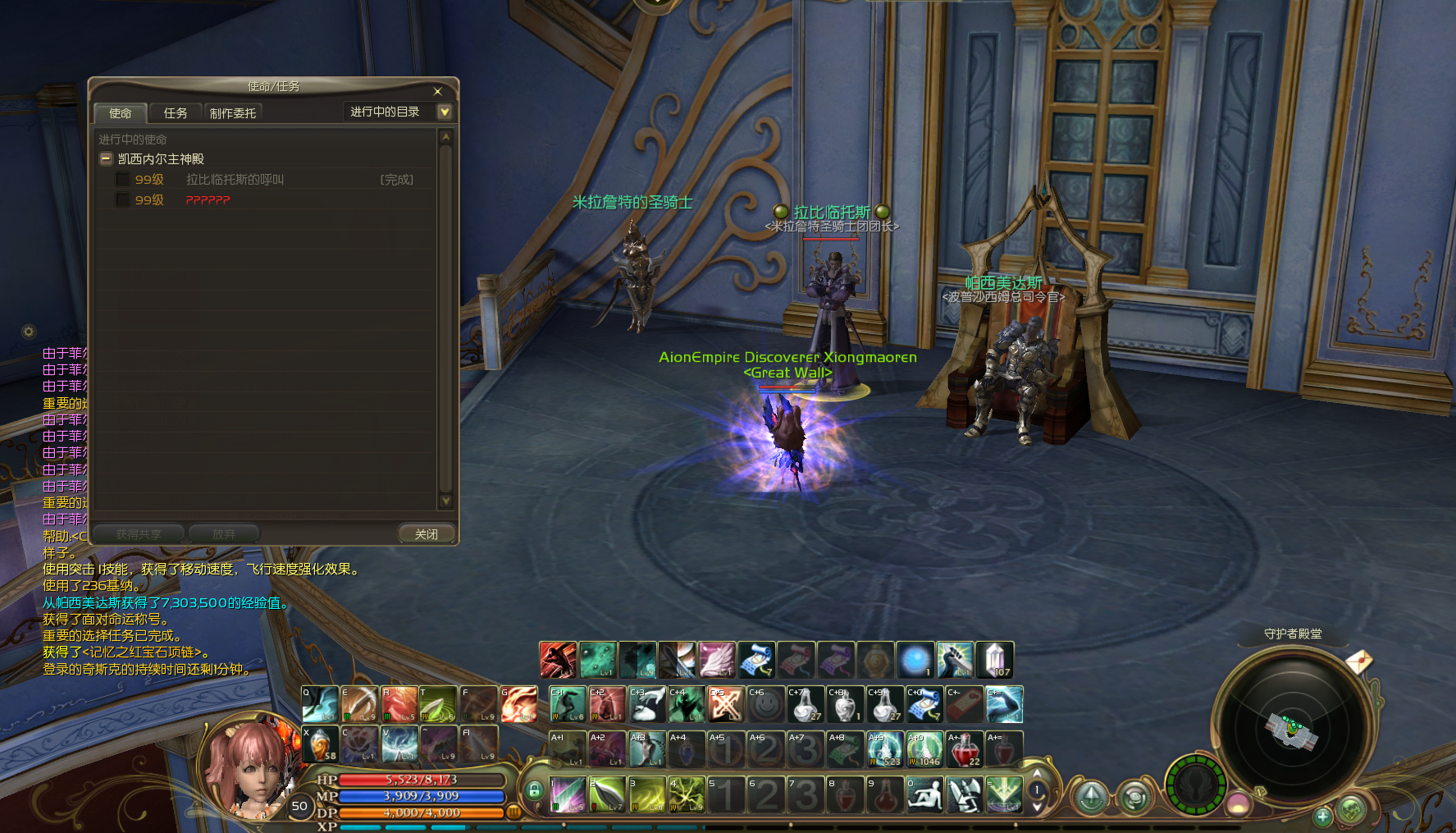Click the 关闭 button
The height and width of the screenshot is (833, 1456).
pos(426,534)
